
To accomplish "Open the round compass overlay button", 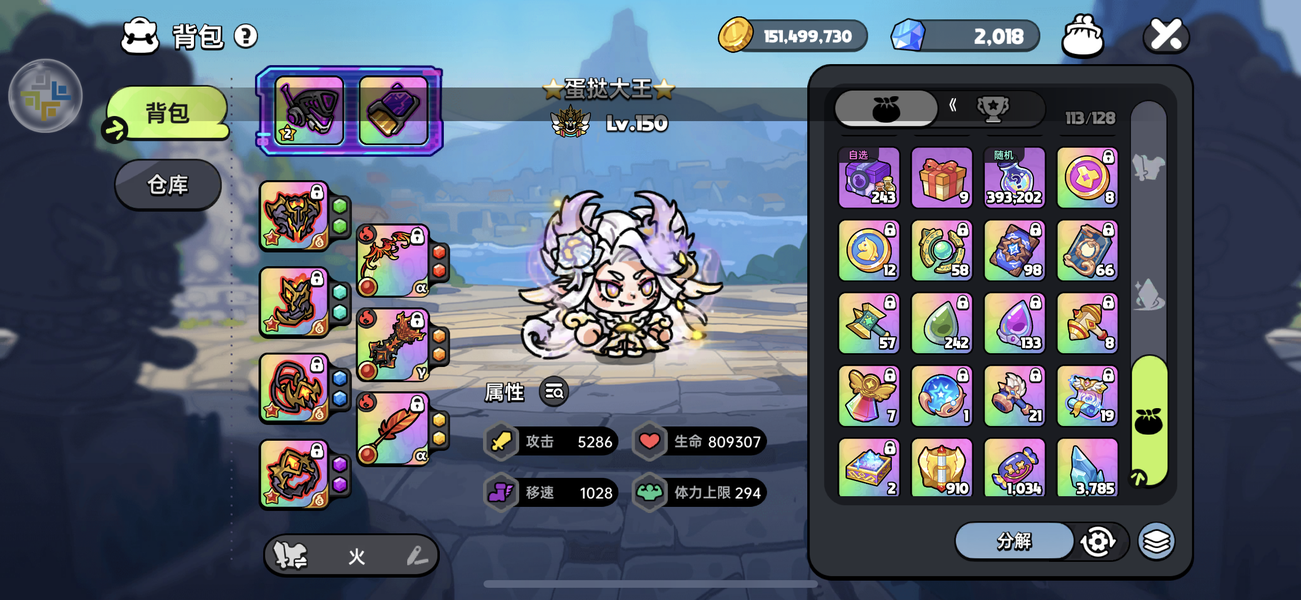I will (x=45, y=96).
